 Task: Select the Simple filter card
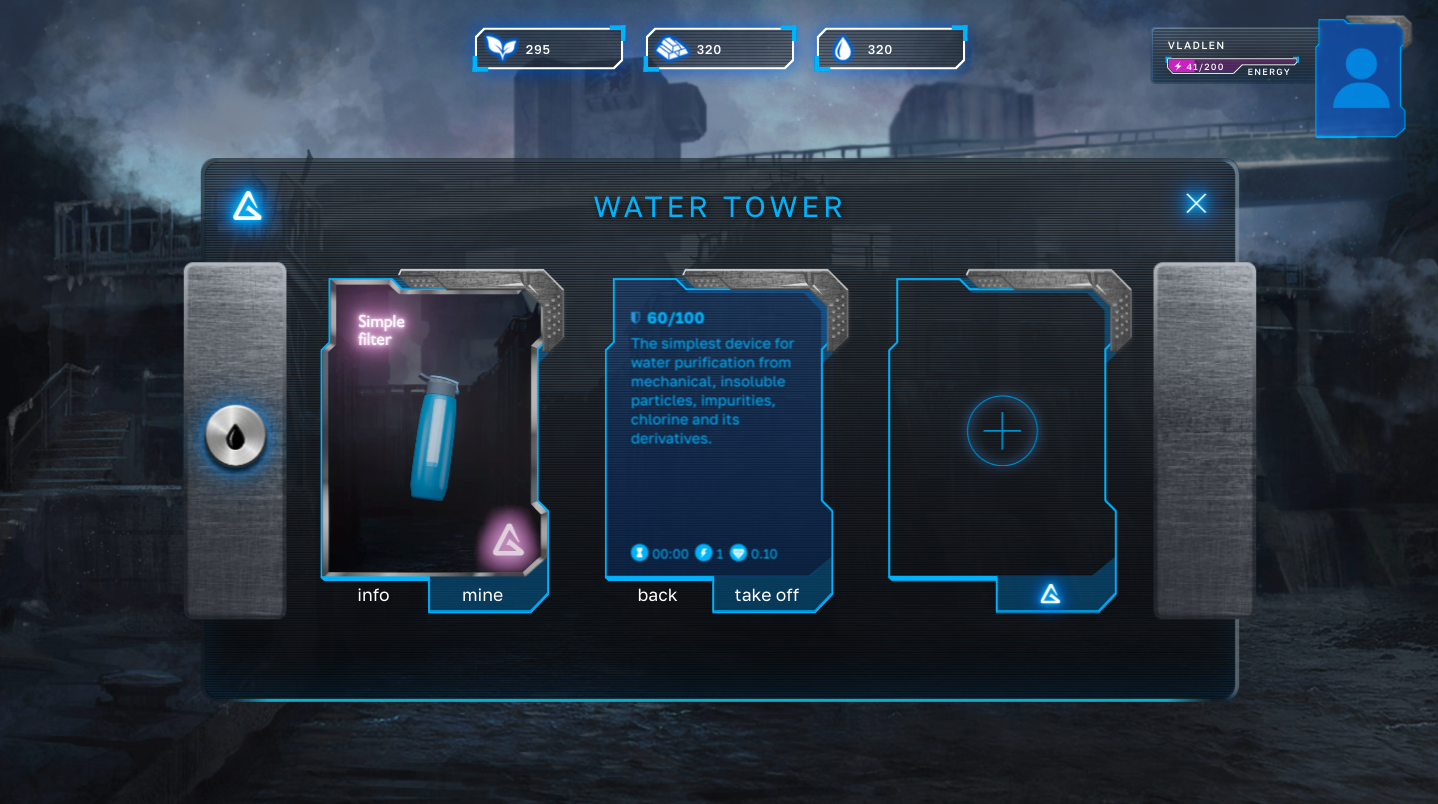432,430
